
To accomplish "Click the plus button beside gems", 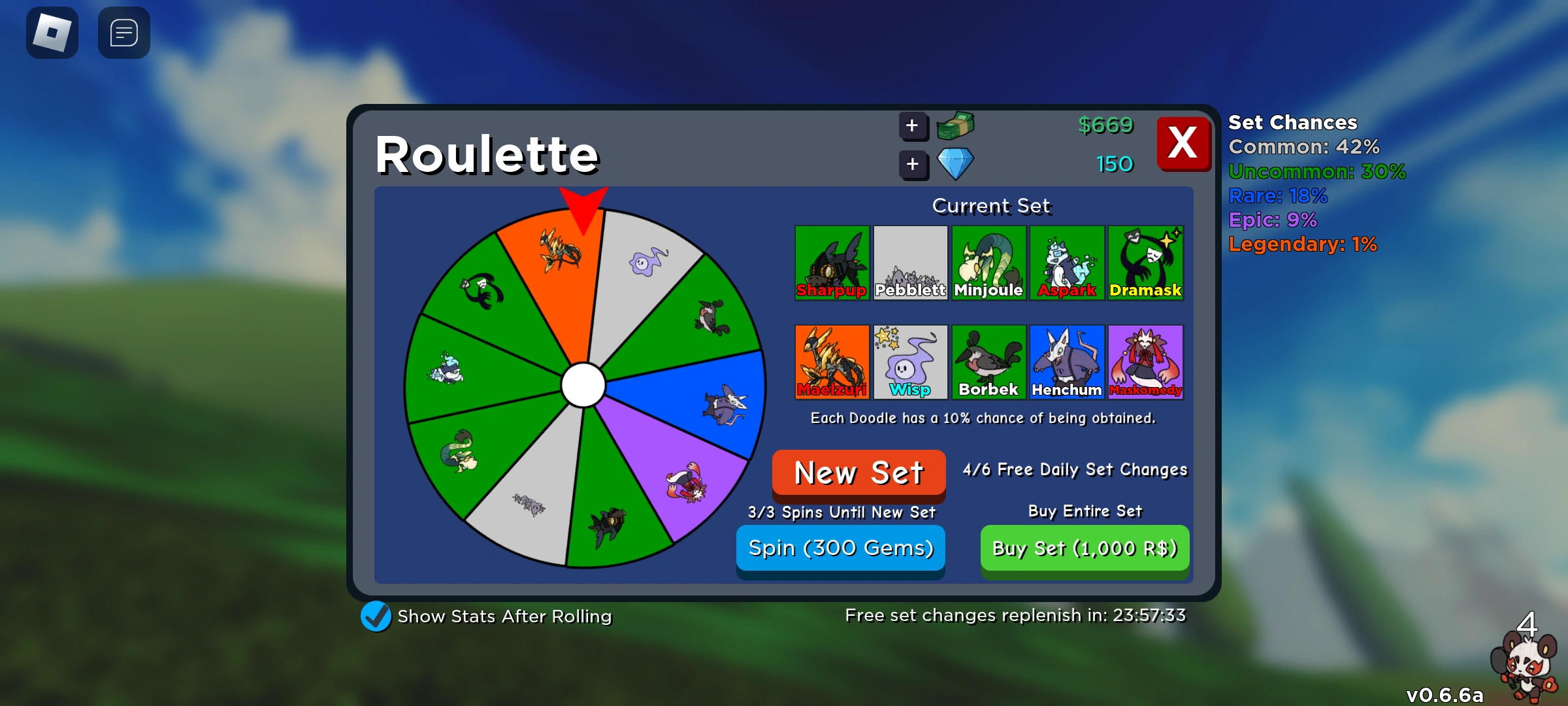I will 913,164.
